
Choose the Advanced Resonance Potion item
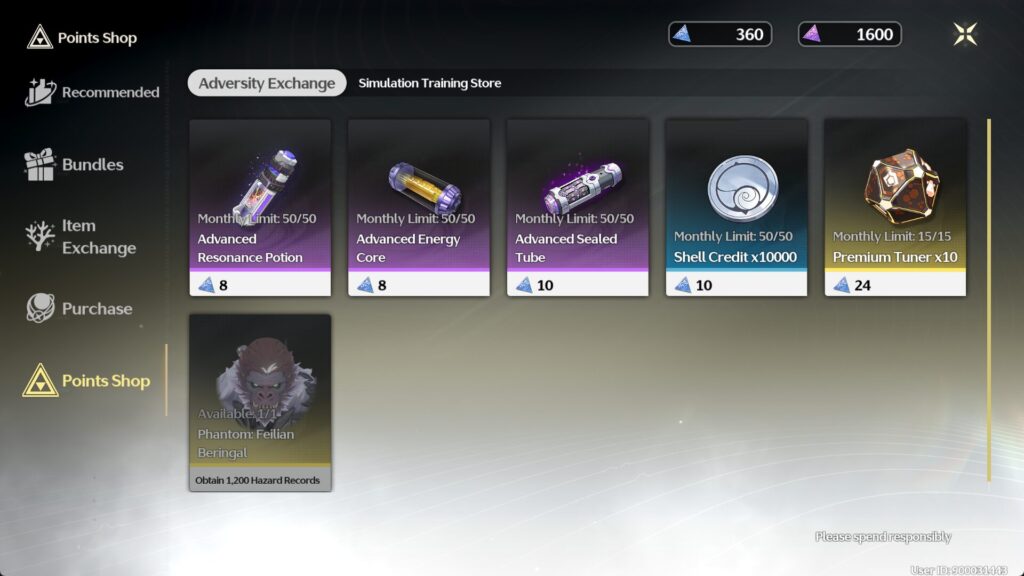[260, 207]
